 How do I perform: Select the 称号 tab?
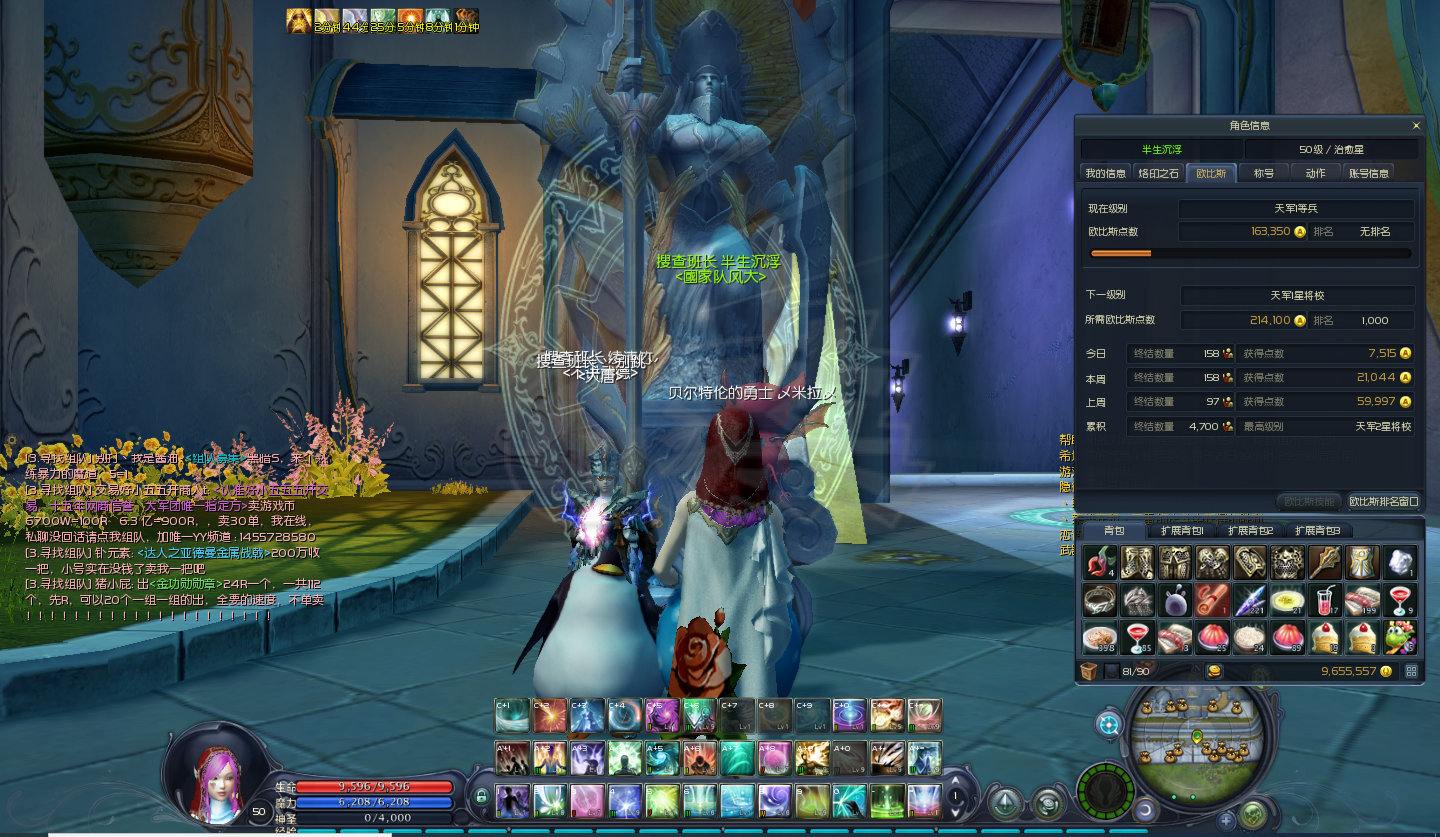(1264, 173)
